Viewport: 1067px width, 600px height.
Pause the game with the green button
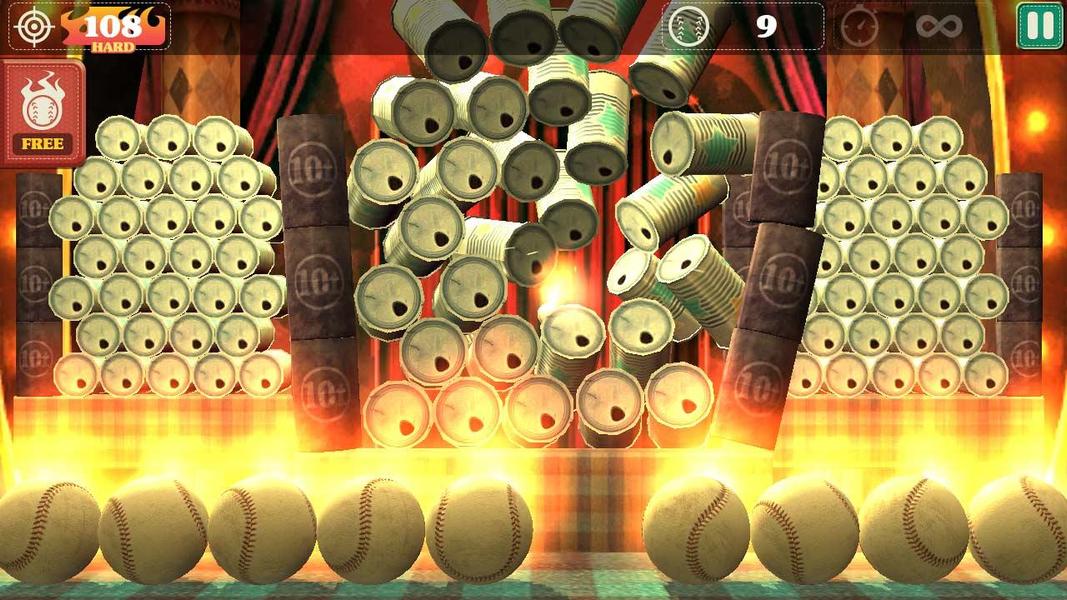(x=1040, y=26)
